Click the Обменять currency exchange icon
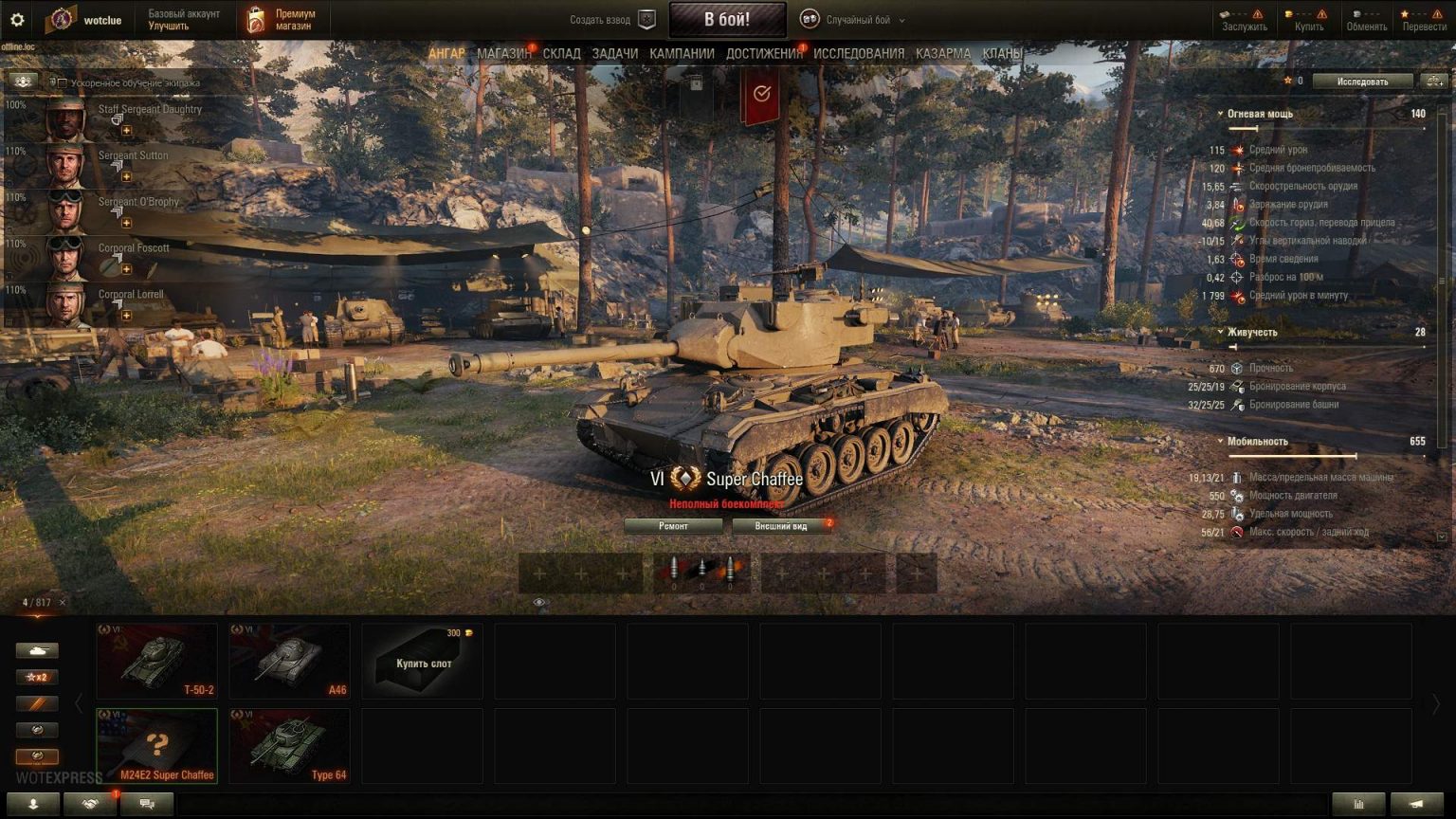 coord(1357,16)
